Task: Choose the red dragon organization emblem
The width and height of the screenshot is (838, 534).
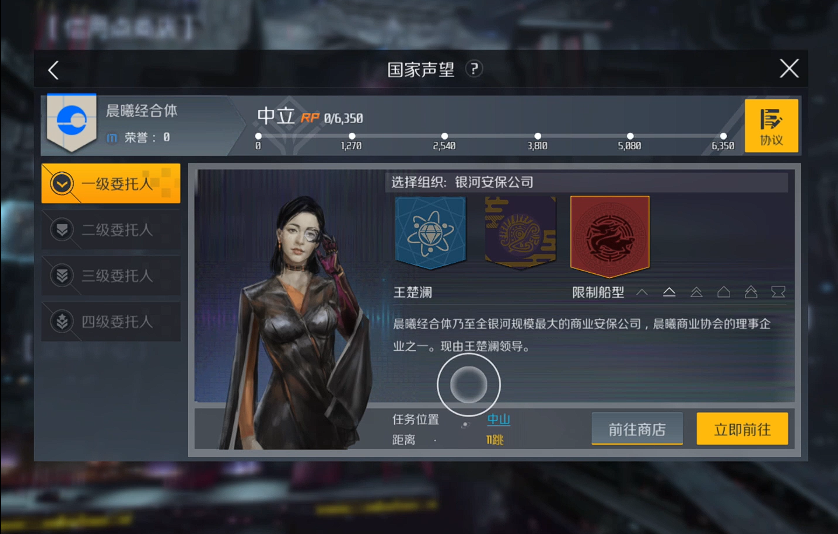Action: (610, 235)
